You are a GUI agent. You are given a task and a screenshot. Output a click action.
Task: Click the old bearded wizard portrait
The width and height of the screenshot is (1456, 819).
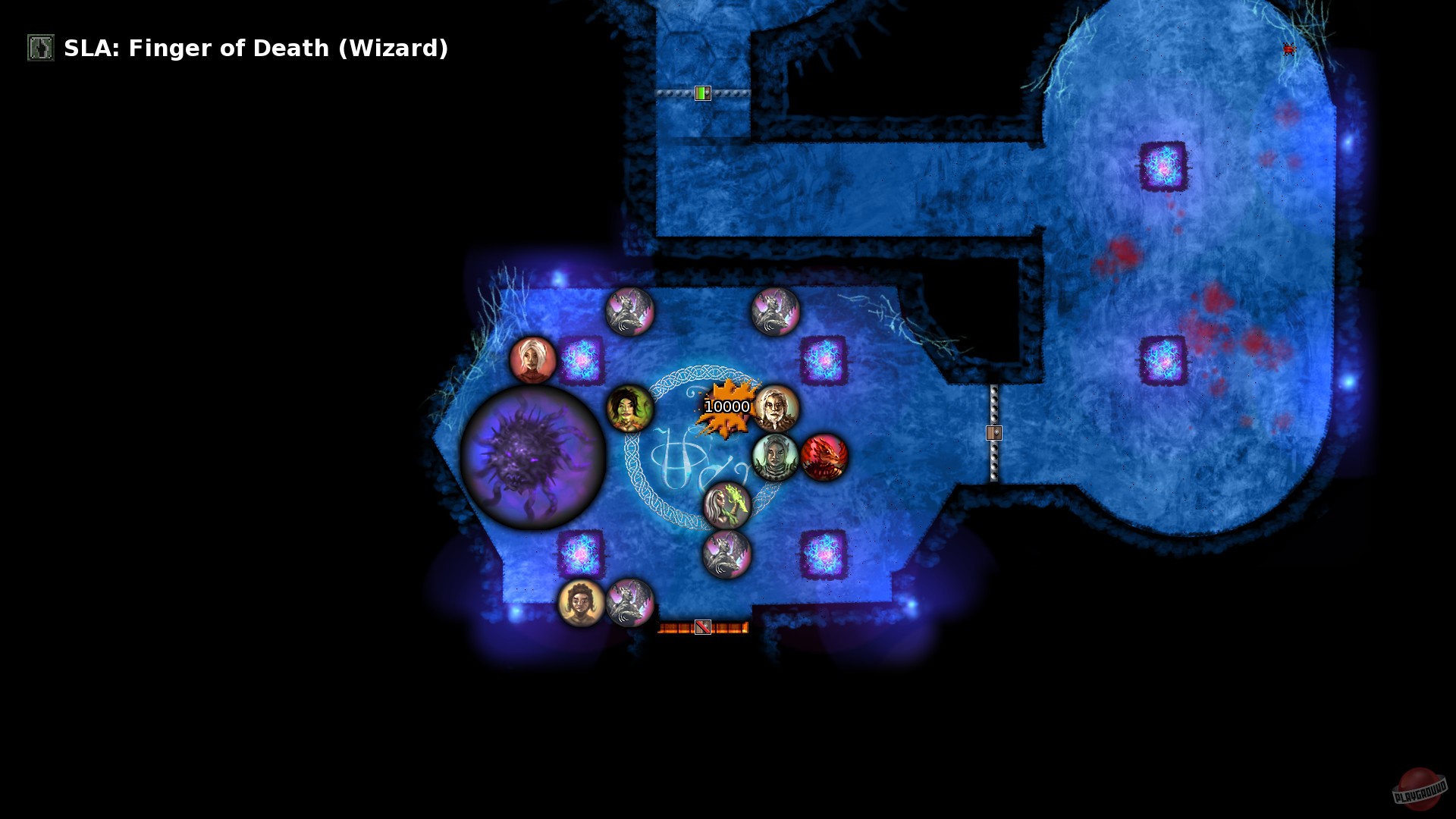[x=776, y=409]
